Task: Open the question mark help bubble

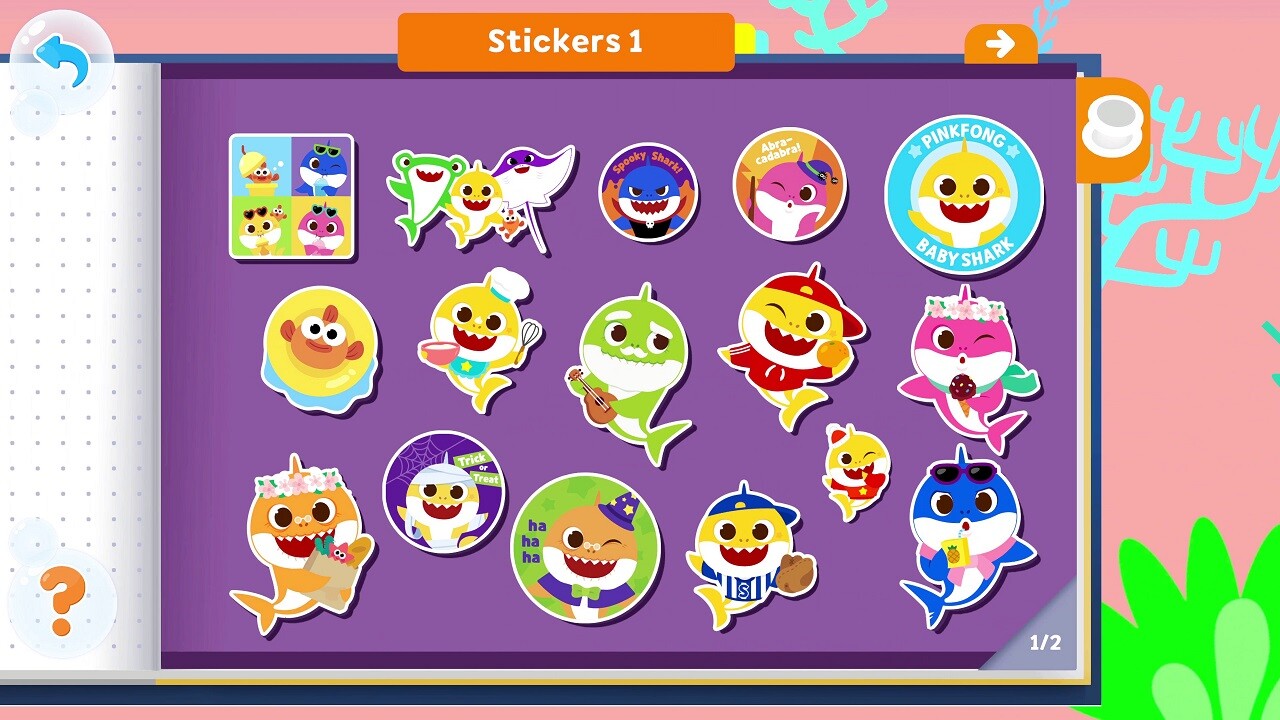Action: point(60,600)
